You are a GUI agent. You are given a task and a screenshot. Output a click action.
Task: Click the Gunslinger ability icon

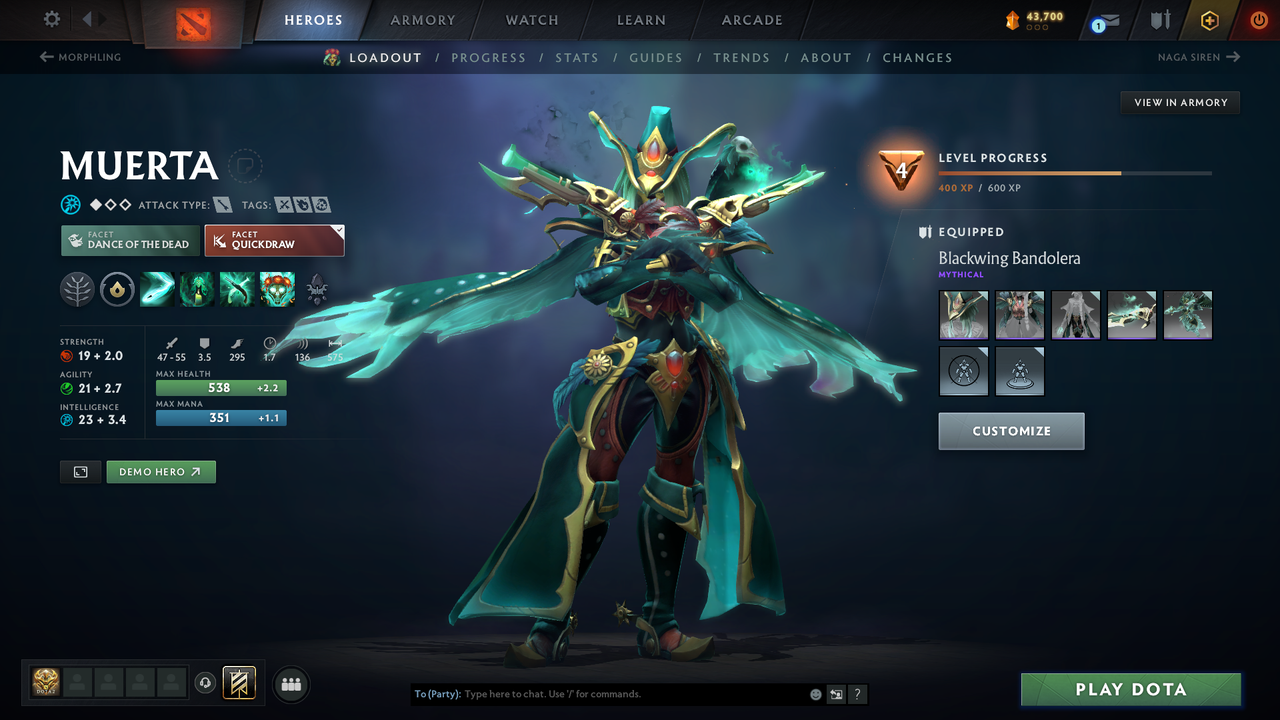pyautogui.click(x=237, y=289)
